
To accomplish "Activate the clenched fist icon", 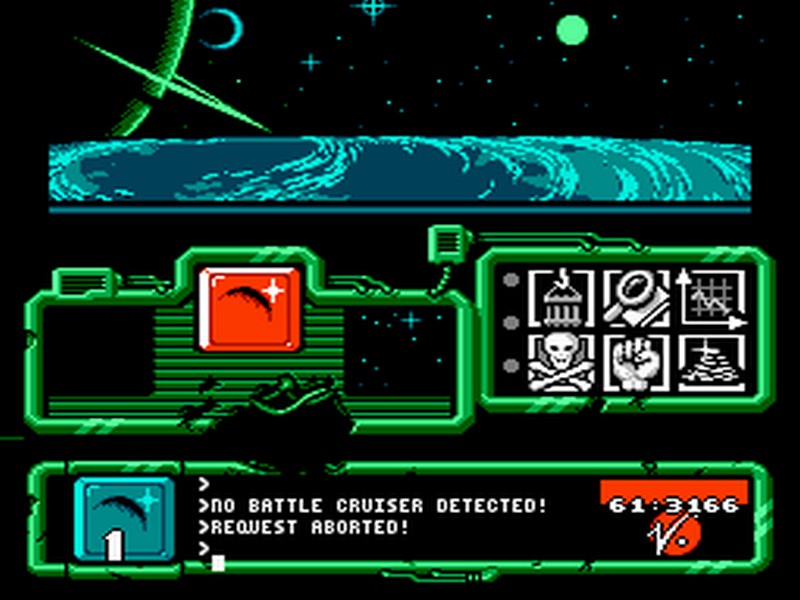I will [636, 362].
